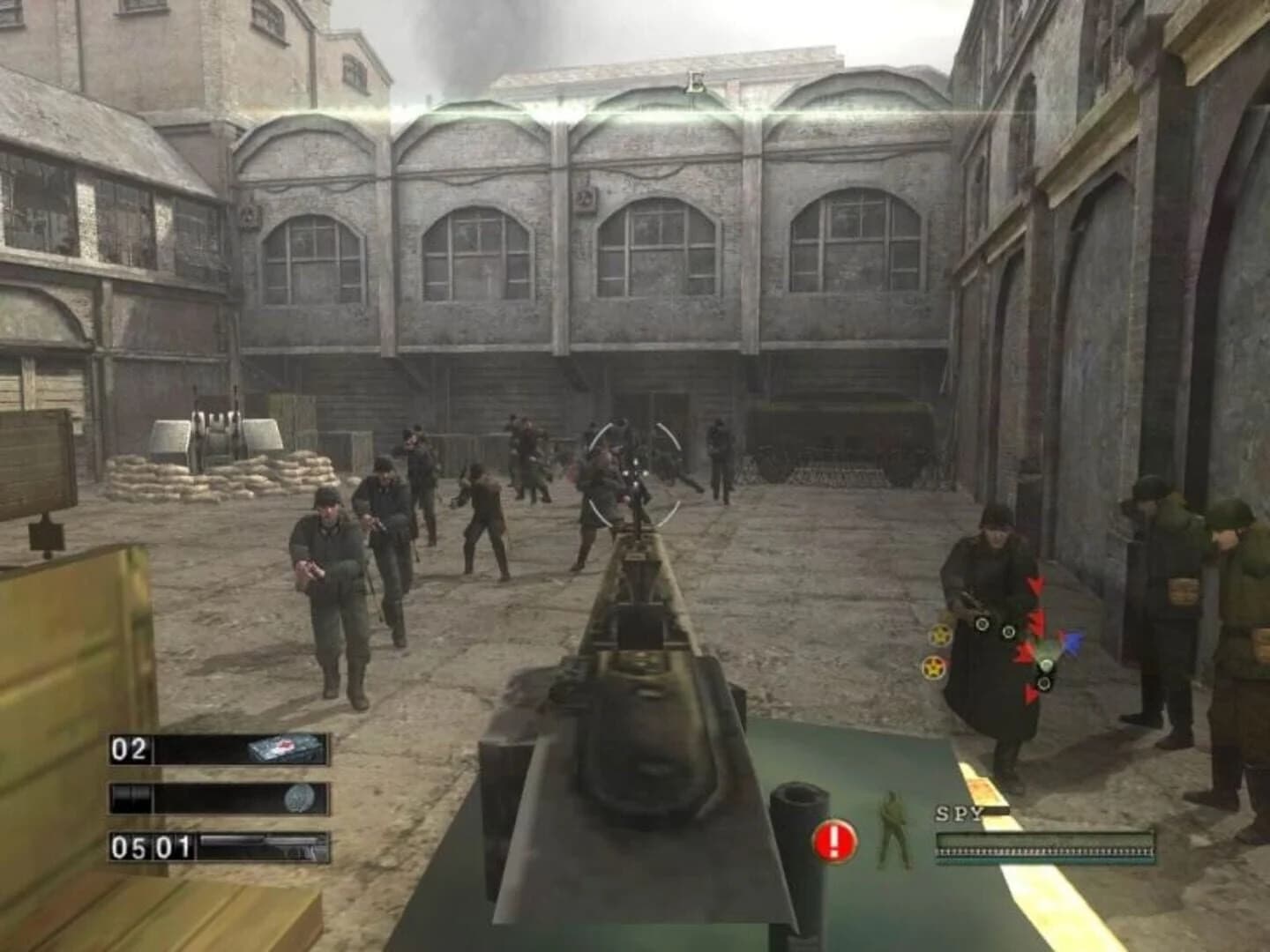Click the red exclamation alert icon
This screenshot has width=1270, height=952.
(833, 840)
